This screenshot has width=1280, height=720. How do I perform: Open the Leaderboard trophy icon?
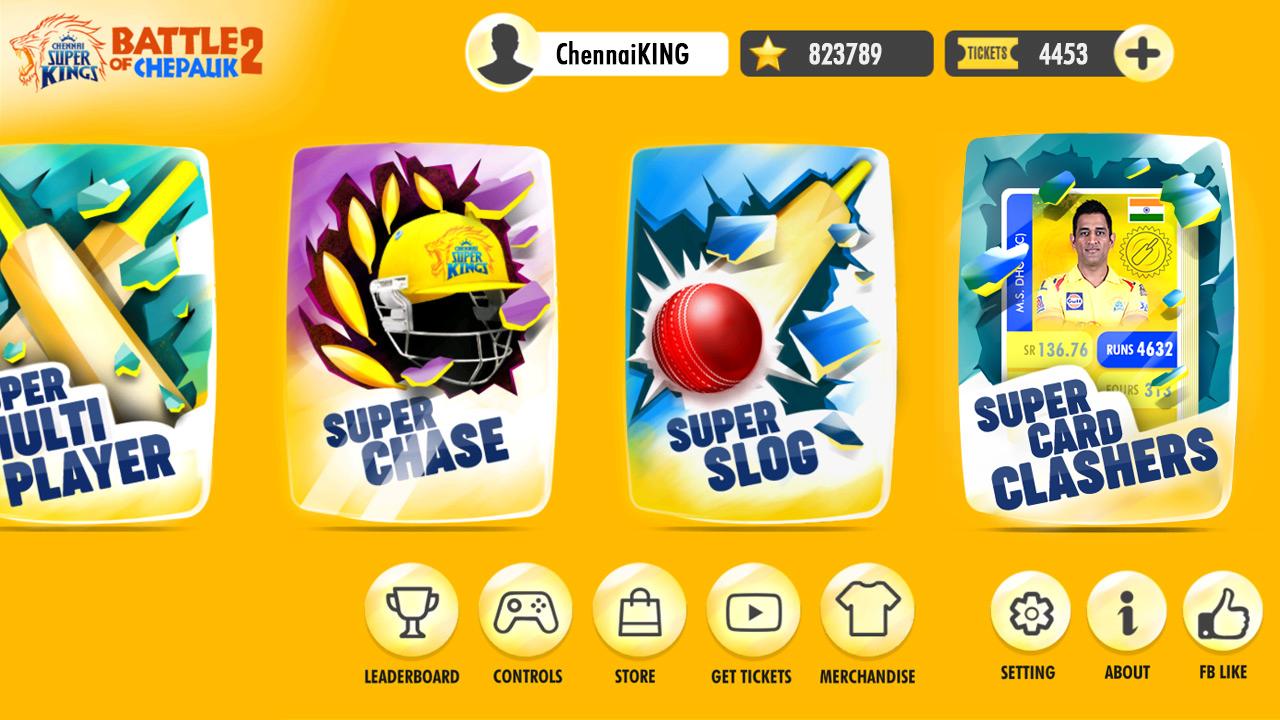pos(413,610)
